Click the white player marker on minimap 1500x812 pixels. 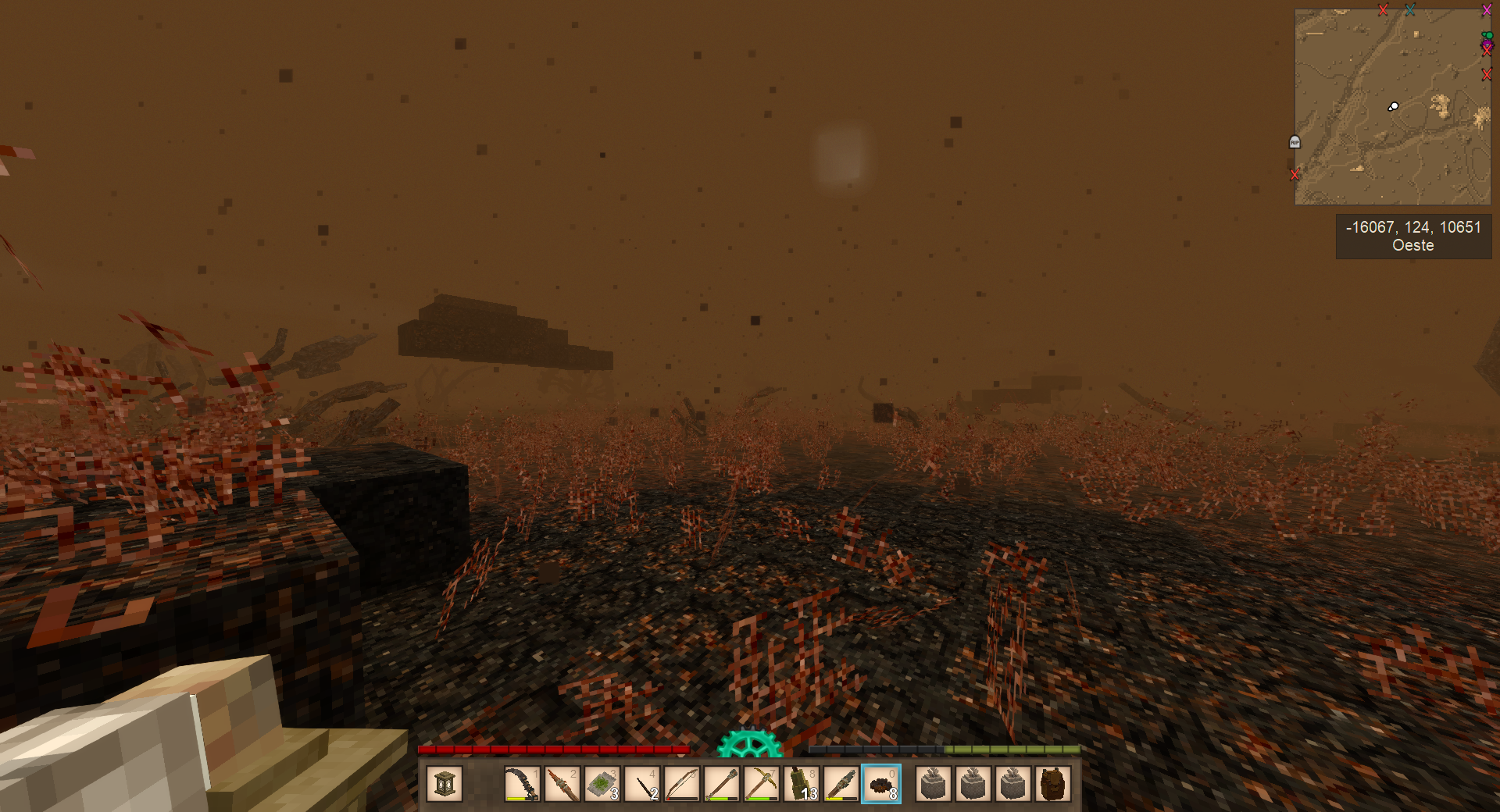point(1393,107)
